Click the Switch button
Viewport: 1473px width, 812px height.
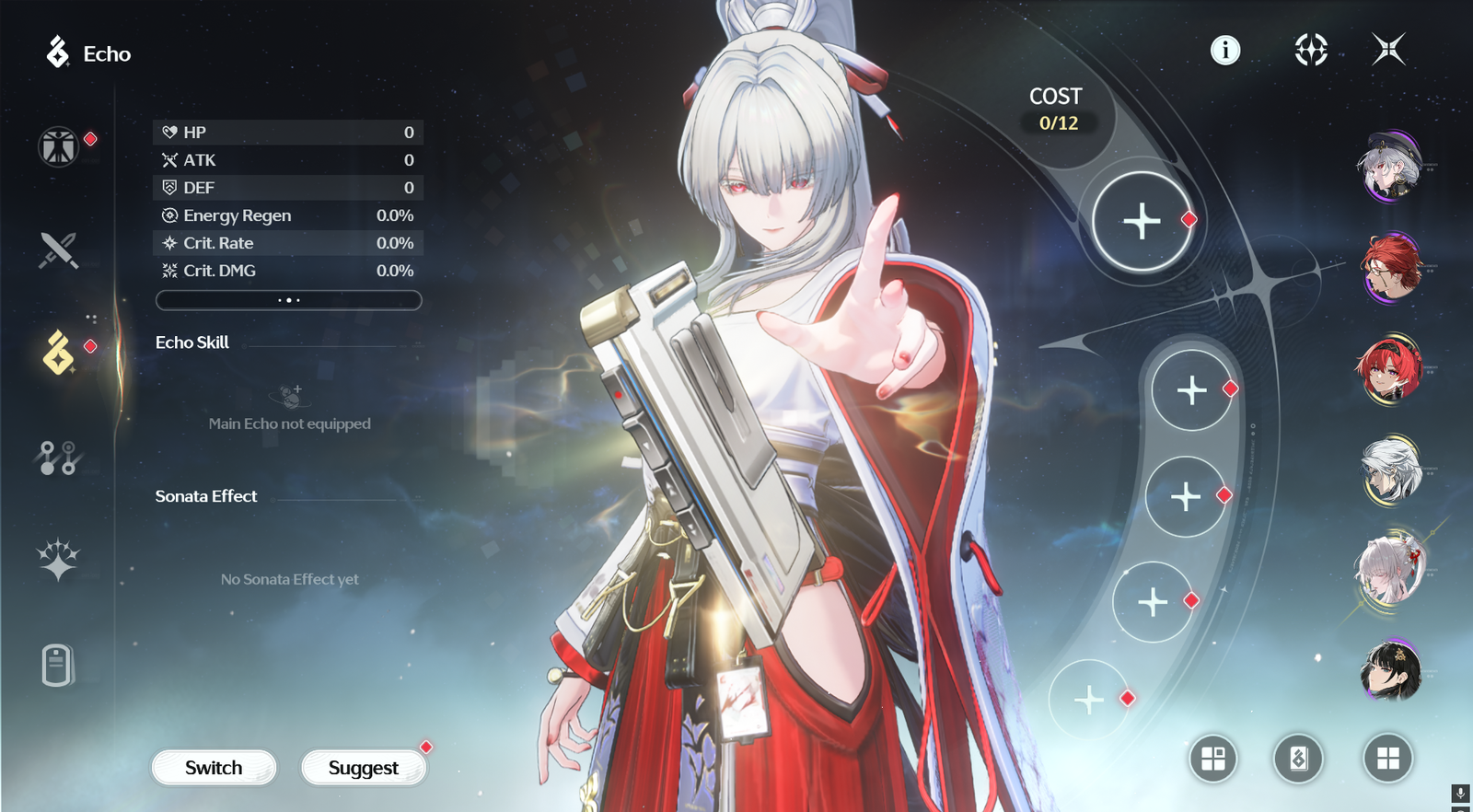click(214, 768)
